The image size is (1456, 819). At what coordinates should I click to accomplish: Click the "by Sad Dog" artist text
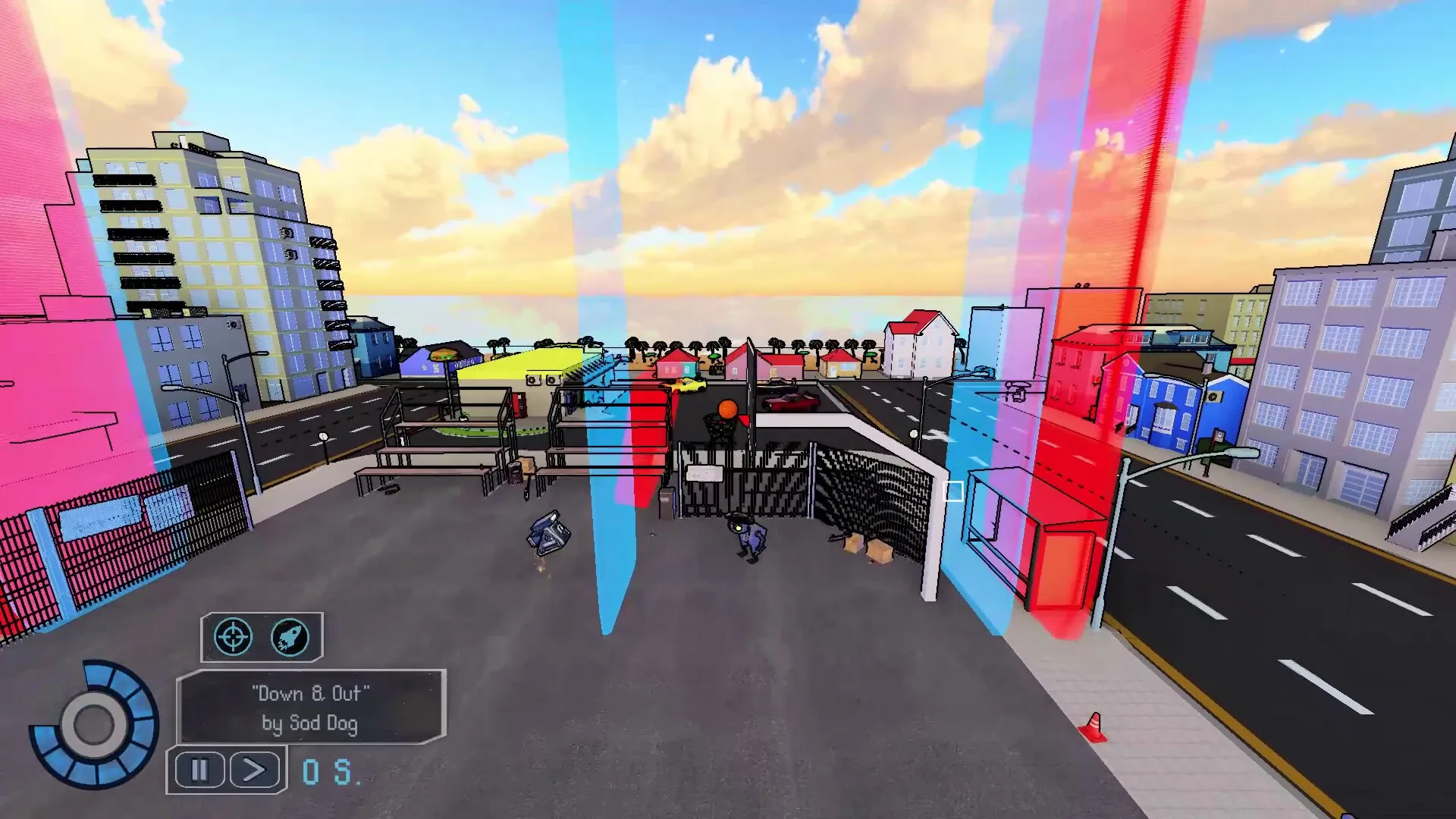(x=311, y=725)
